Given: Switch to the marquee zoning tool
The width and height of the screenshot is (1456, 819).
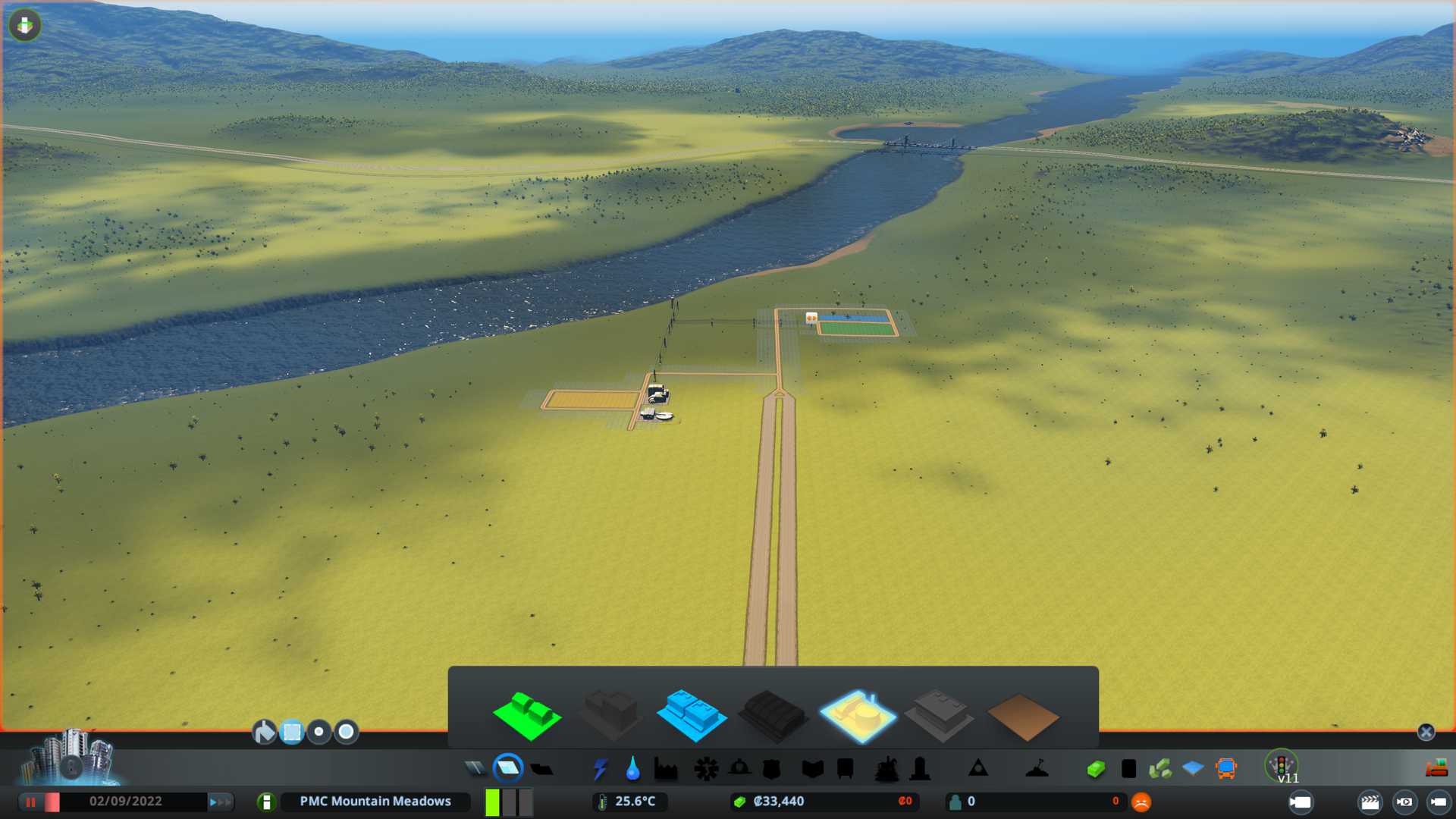Looking at the screenshot, I should pyautogui.click(x=292, y=732).
